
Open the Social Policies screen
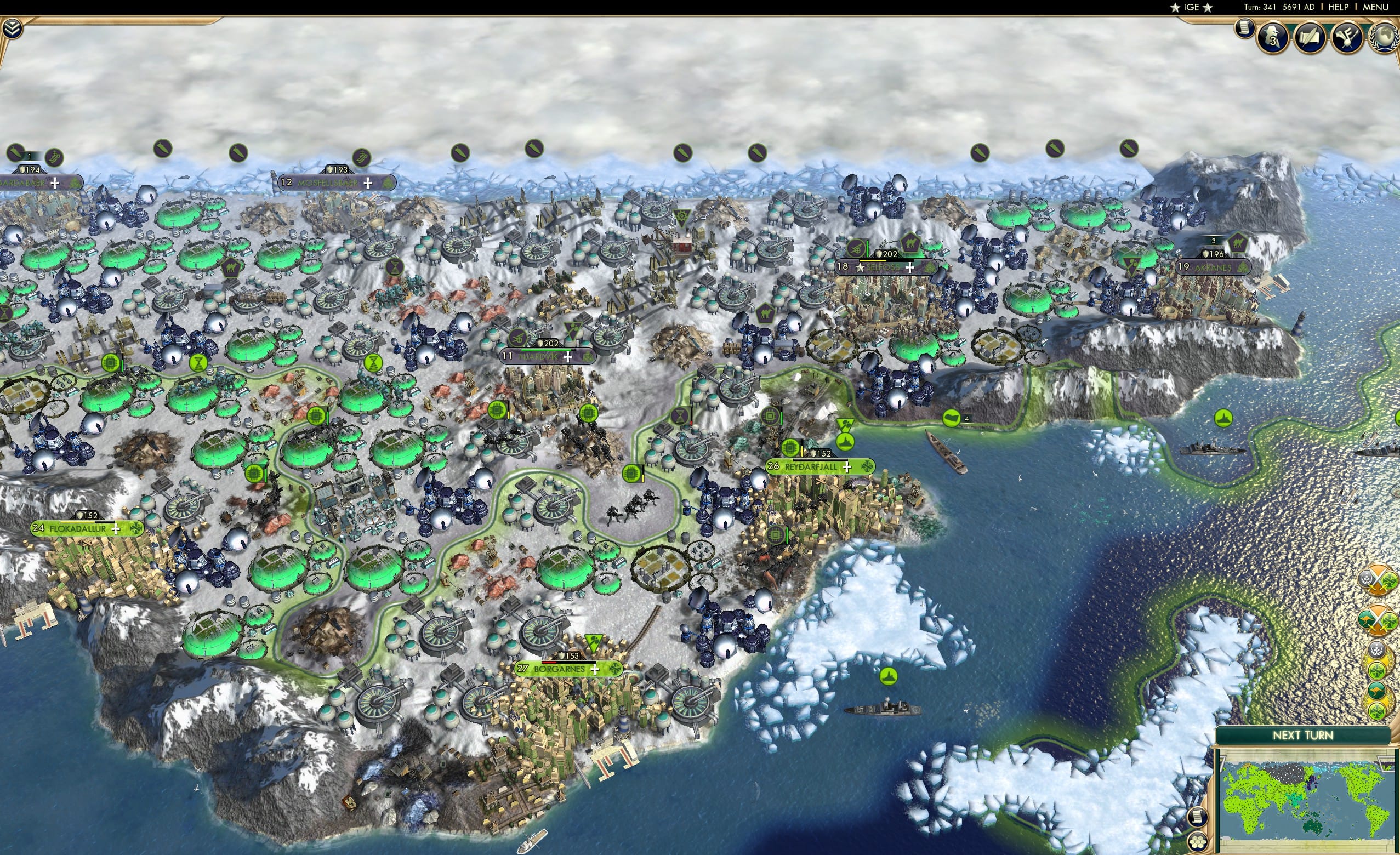1310,38
